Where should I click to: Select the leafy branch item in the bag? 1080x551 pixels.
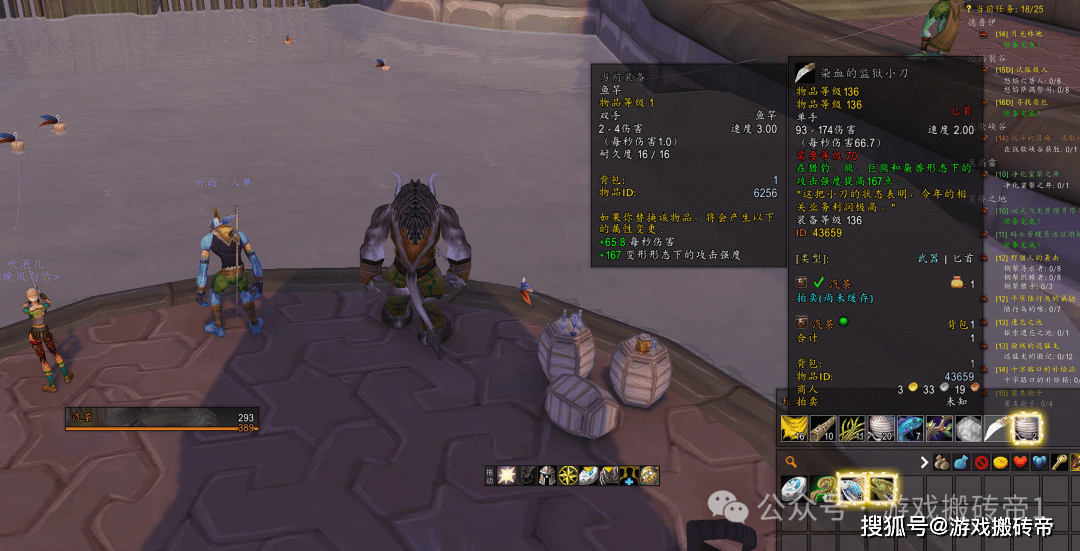[940, 429]
